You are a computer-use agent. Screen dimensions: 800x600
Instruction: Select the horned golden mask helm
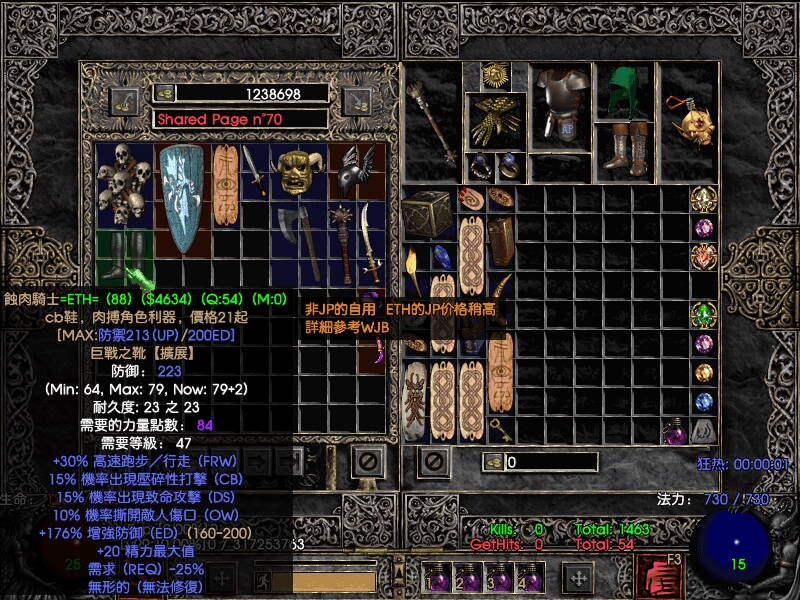click(x=295, y=170)
